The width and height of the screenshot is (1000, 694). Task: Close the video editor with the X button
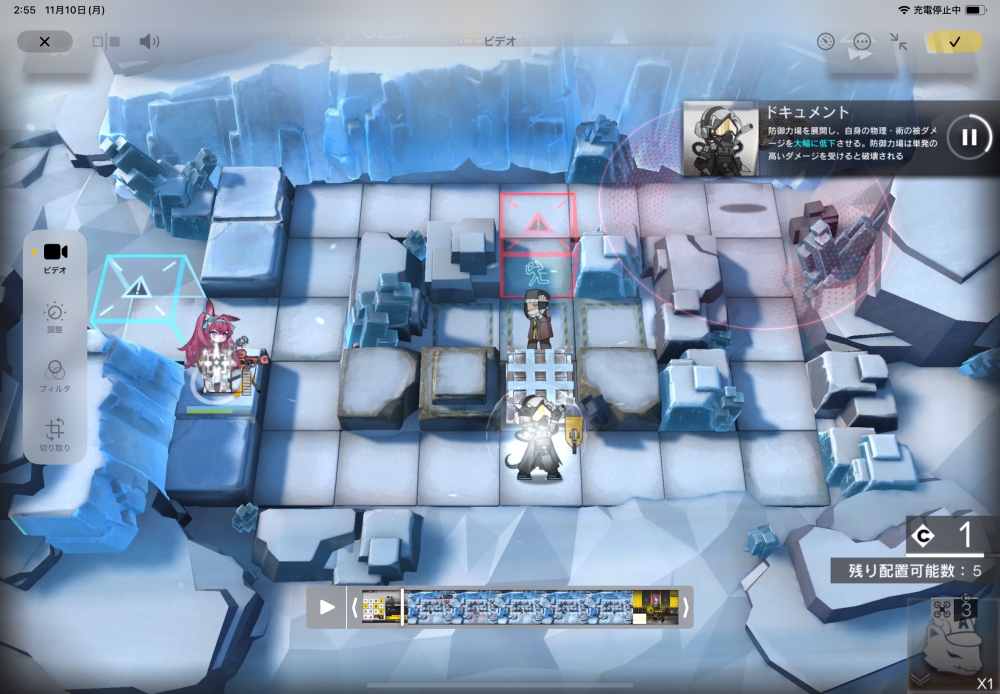click(44, 41)
